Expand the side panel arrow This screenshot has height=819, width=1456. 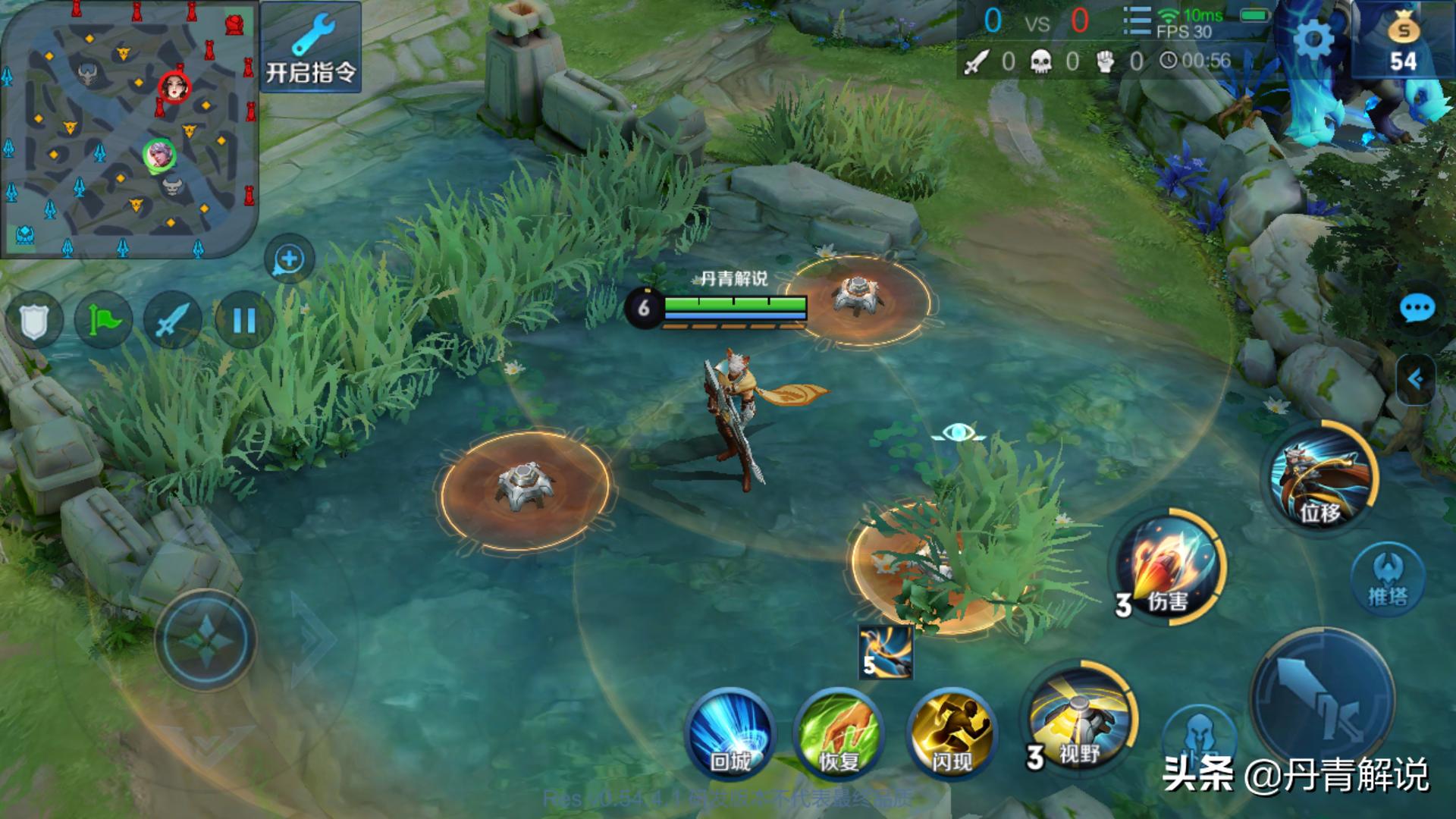1415,378
